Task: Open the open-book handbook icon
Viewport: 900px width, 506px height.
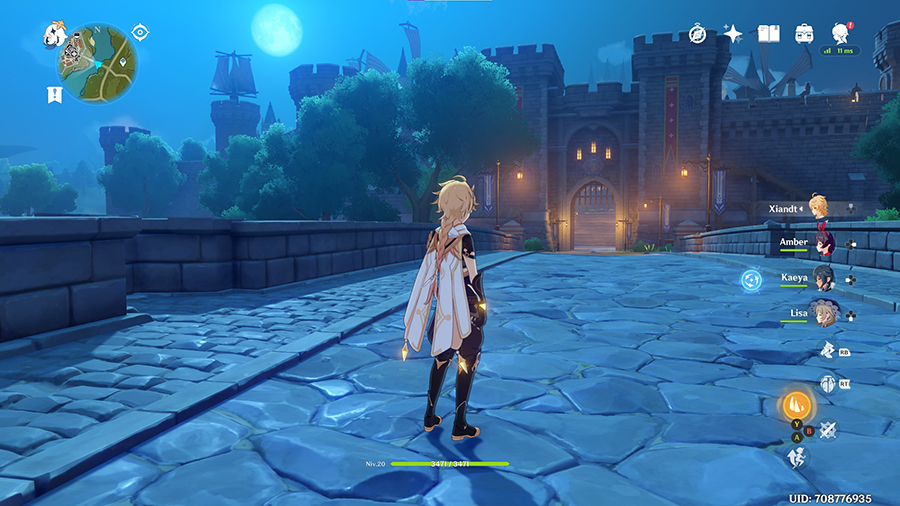Action: (x=768, y=34)
